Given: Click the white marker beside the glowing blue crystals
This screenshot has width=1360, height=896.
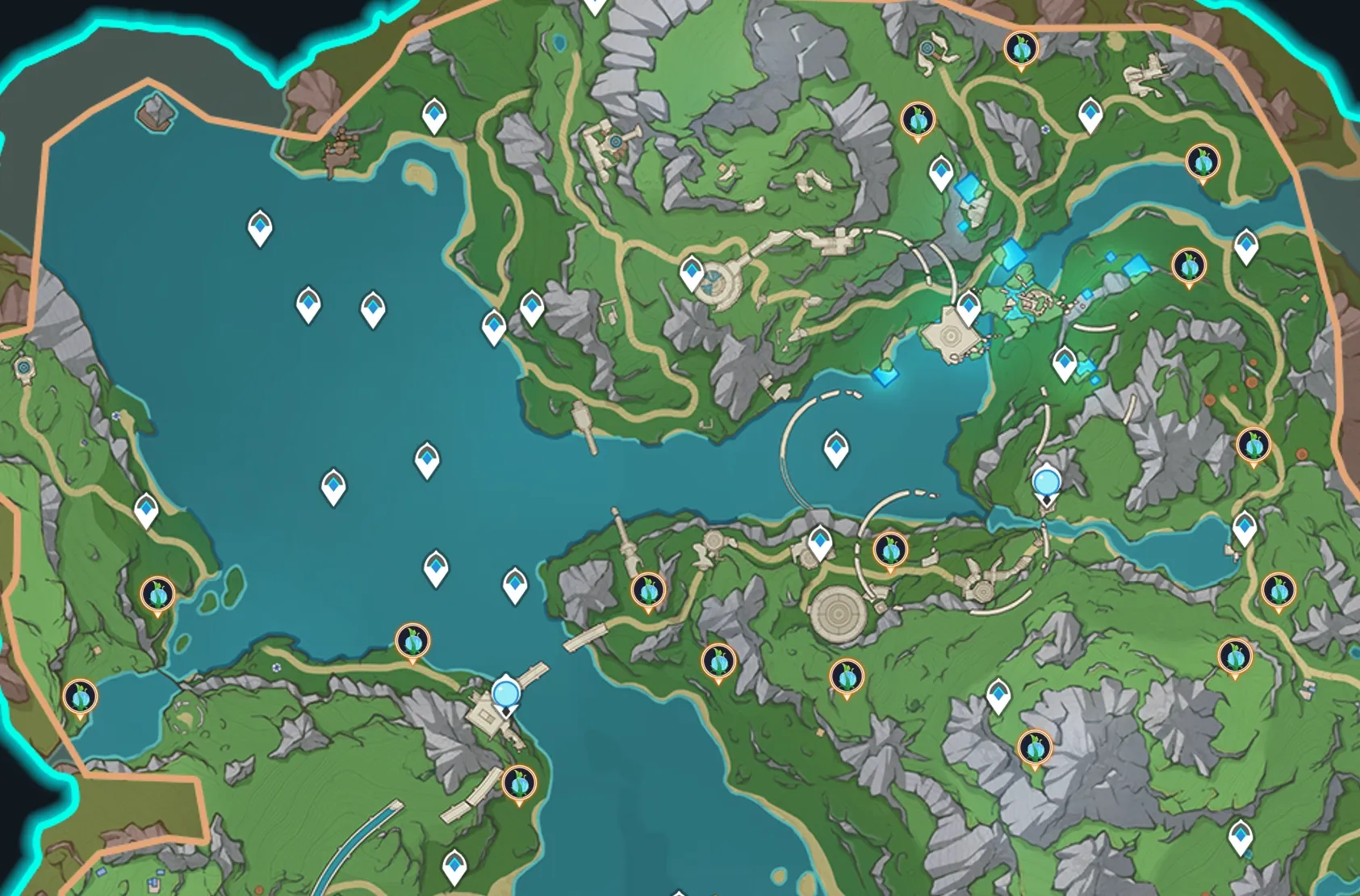Looking at the screenshot, I should [x=941, y=173].
